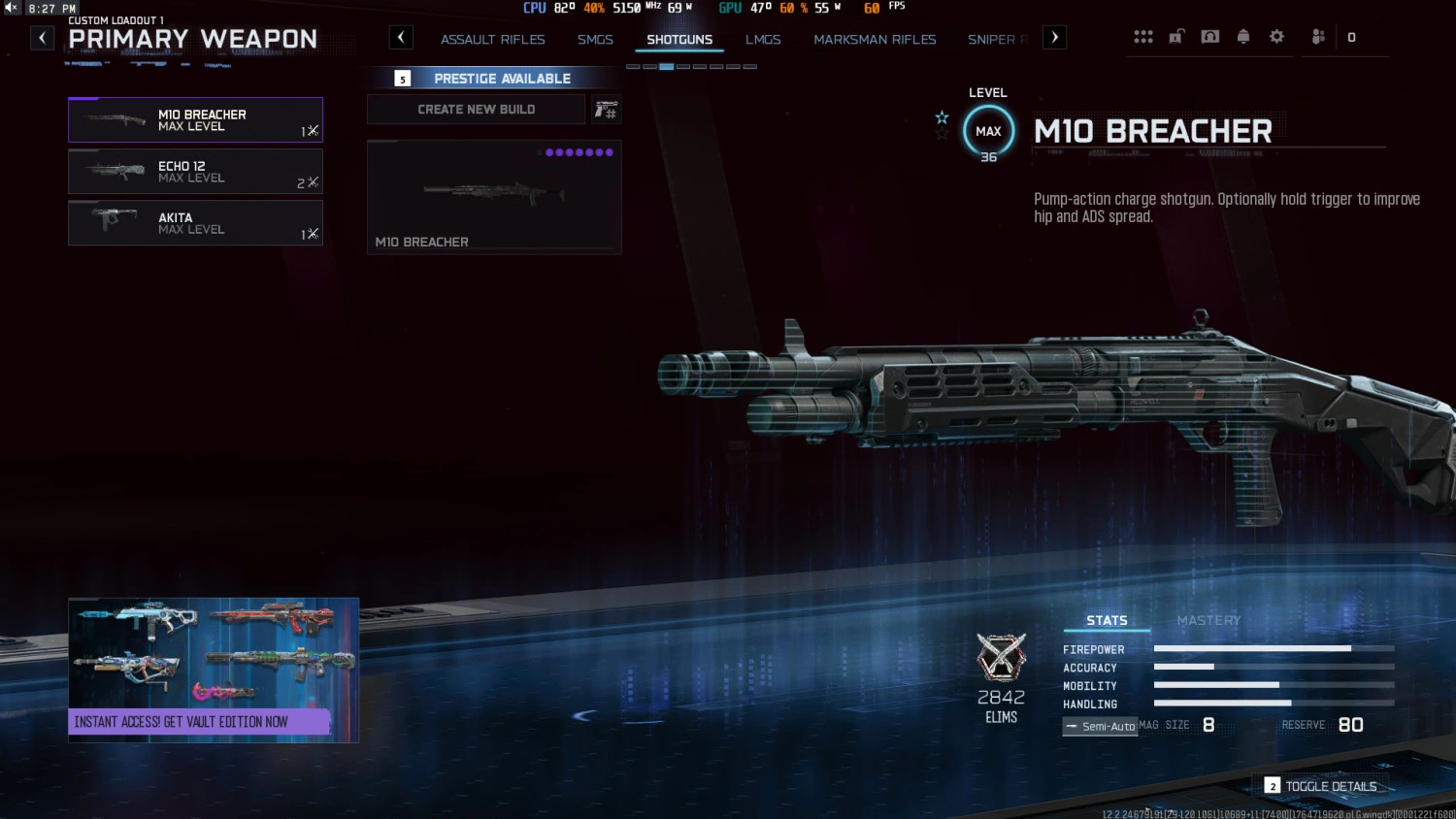Click the voice chat headset icon

pyautogui.click(x=1209, y=36)
